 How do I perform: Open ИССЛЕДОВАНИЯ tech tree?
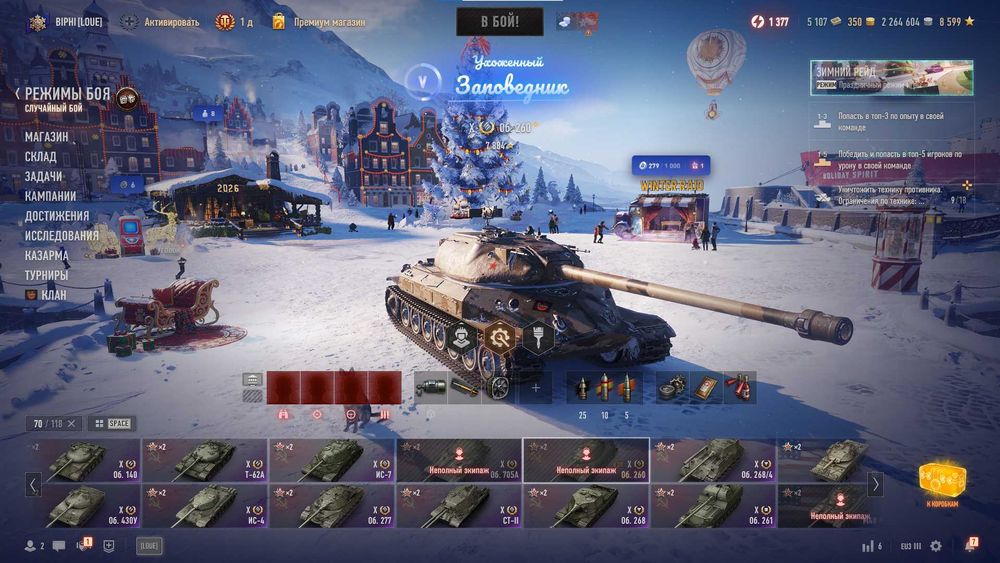pyautogui.click(x=61, y=236)
